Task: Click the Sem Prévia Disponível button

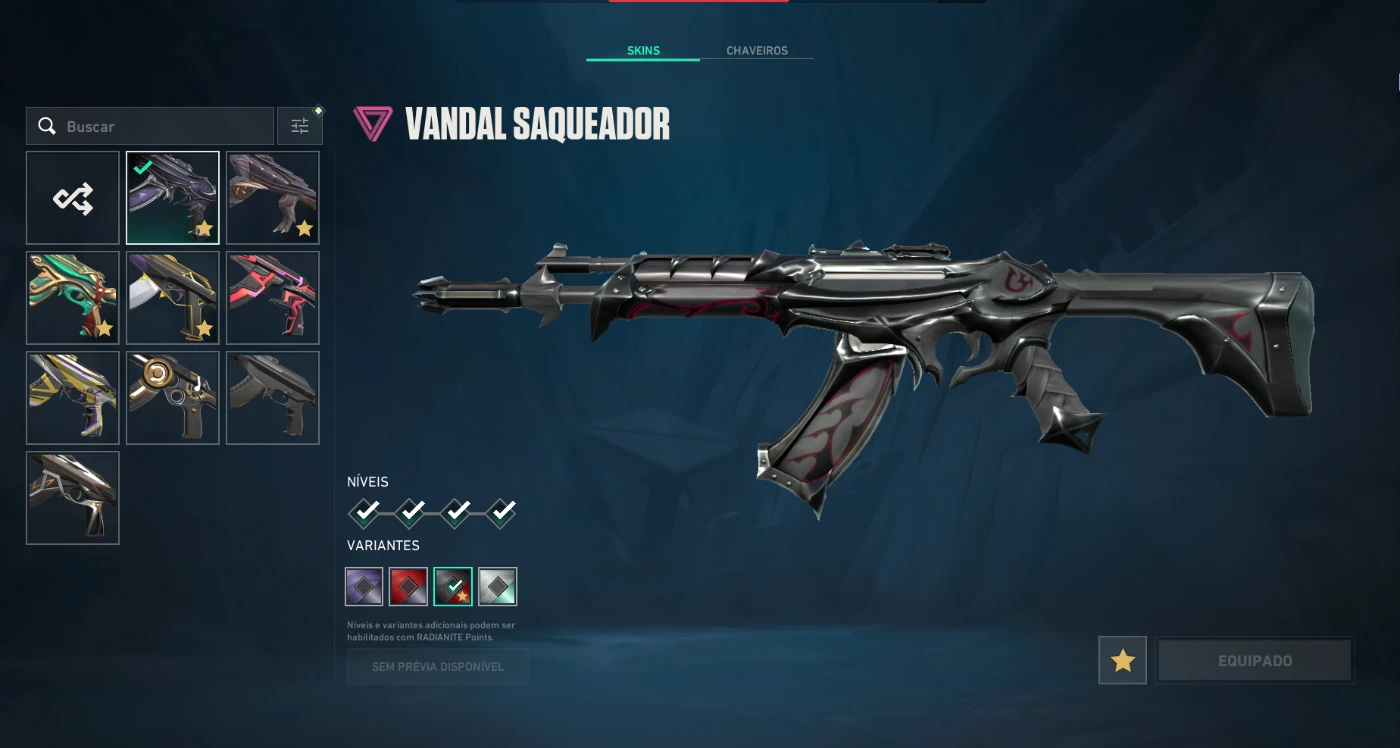Action: [x=438, y=666]
